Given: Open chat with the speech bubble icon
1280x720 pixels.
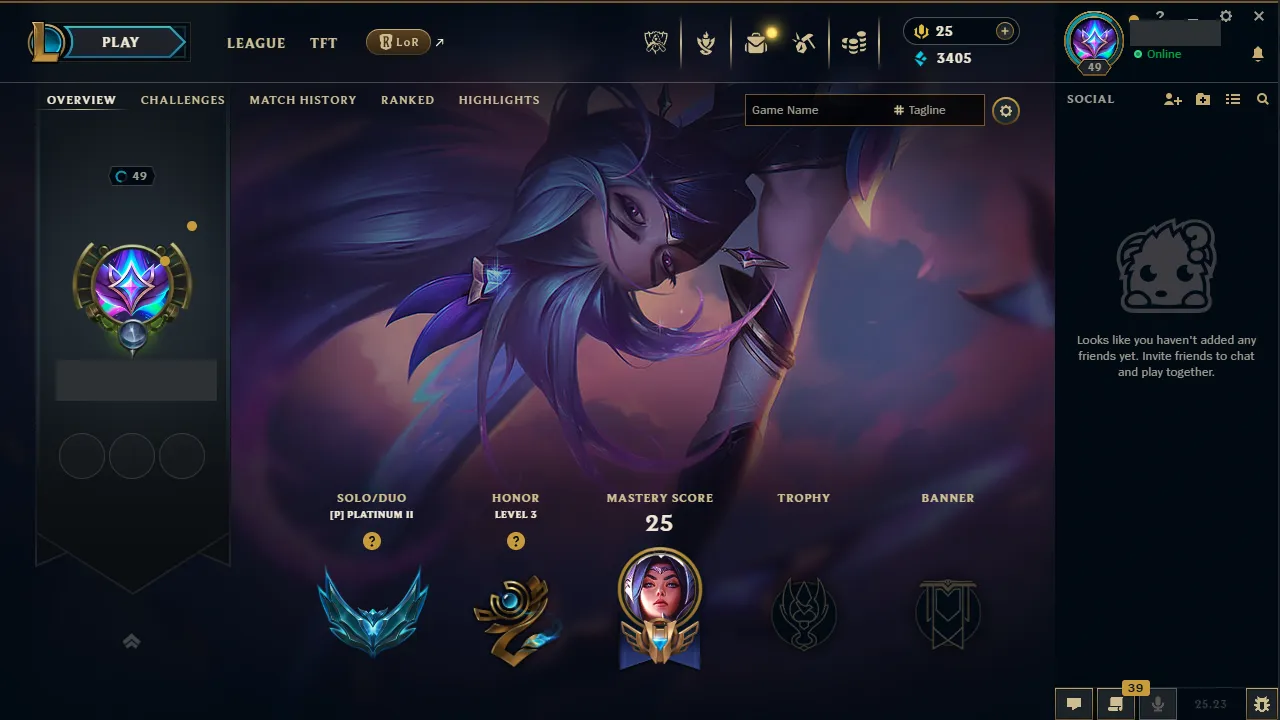Looking at the screenshot, I should coord(1073,702).
